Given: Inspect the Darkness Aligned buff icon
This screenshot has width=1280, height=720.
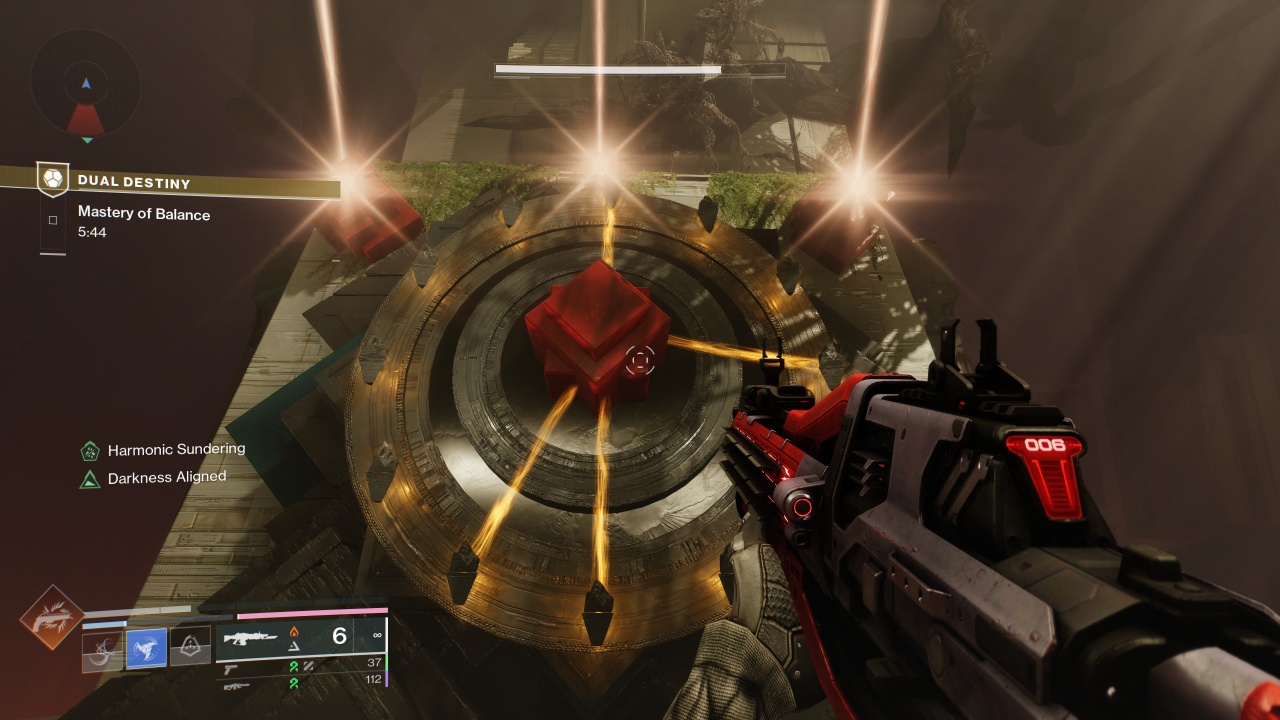Looking at the screenshot, I should [90, 479].
